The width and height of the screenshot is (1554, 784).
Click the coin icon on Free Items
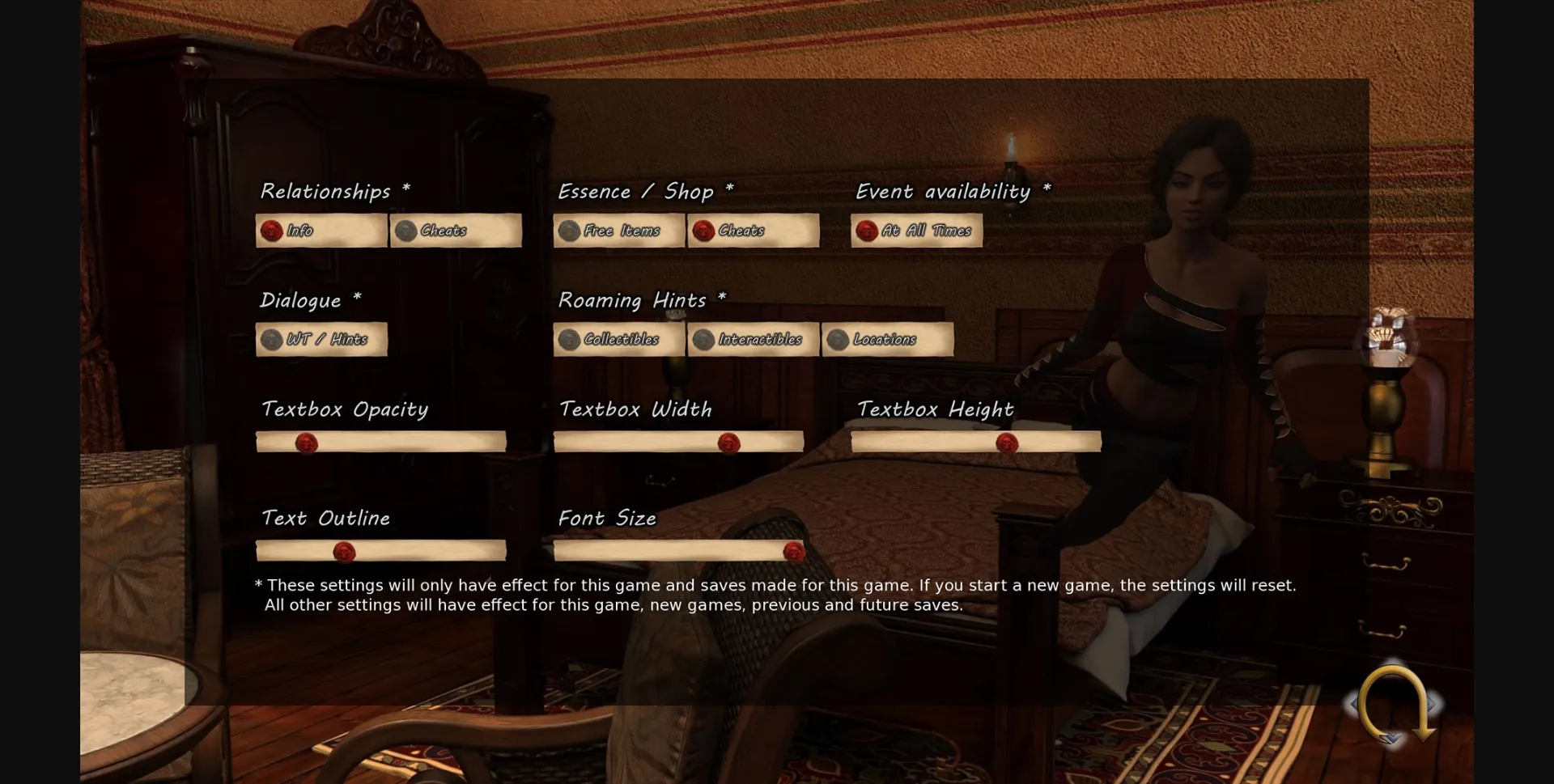coord(568,231)
